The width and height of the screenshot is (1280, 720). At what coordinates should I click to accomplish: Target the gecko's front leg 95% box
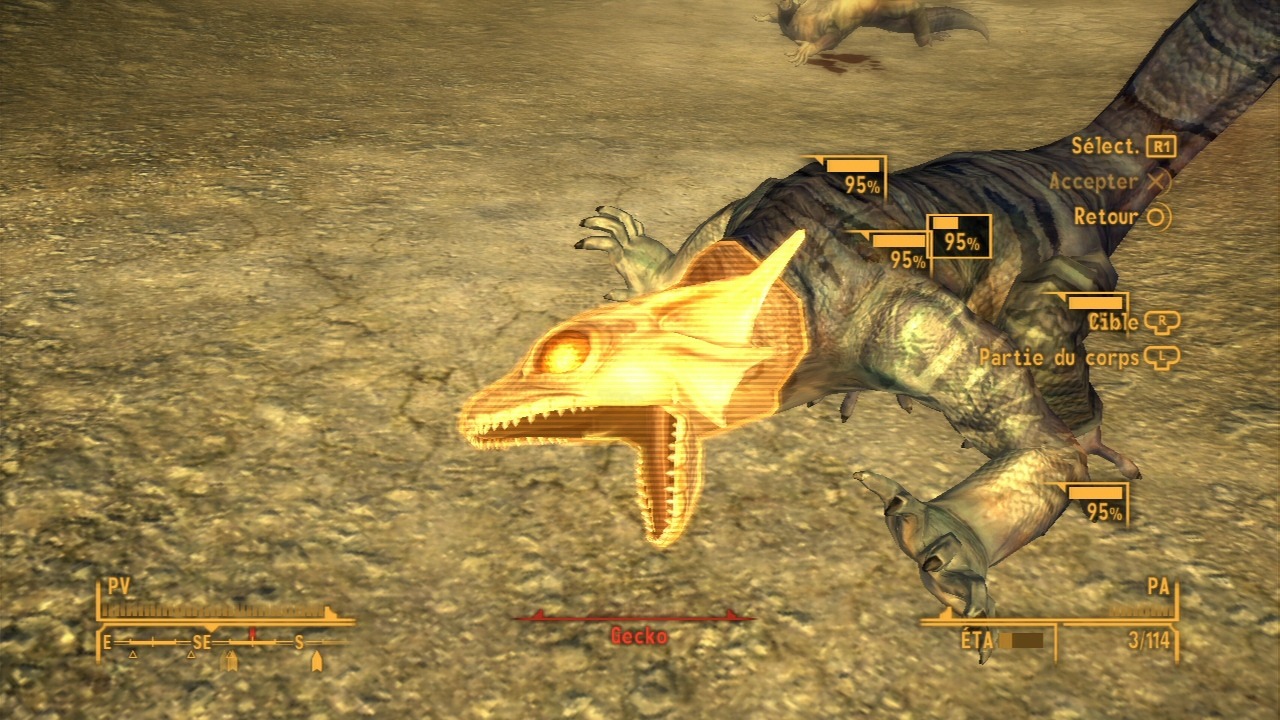tap(1097, 503)
